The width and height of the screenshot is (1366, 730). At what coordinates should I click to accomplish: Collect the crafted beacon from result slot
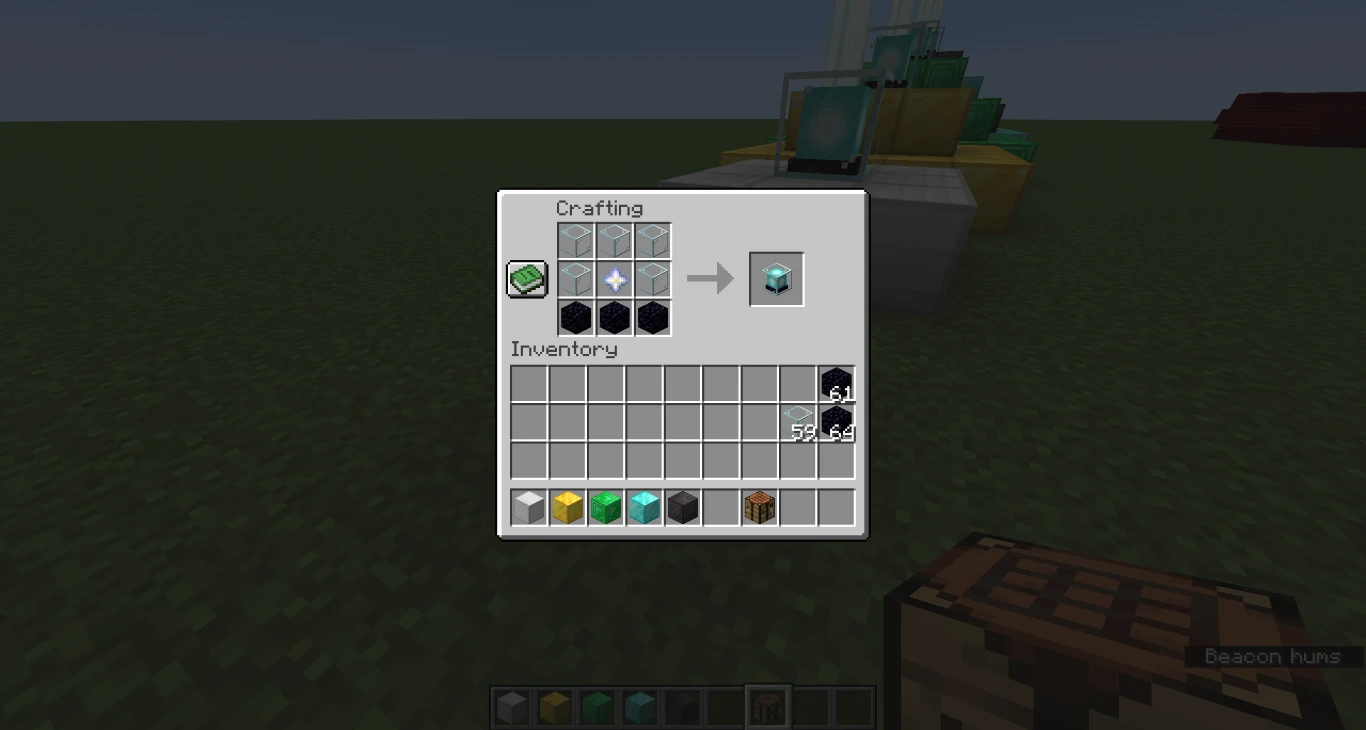click(x=776, y=278)
